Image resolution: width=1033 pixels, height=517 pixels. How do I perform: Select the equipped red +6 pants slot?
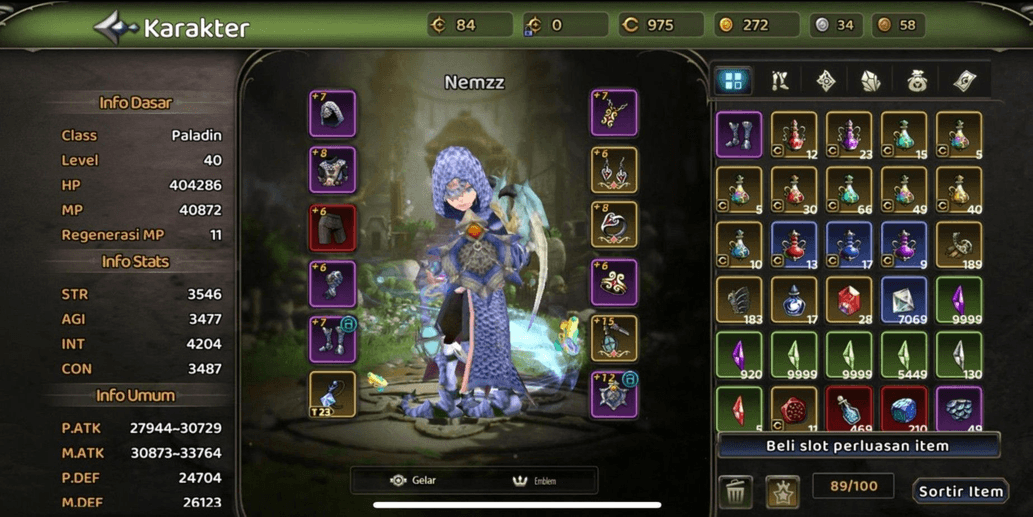tap(333, 228)
